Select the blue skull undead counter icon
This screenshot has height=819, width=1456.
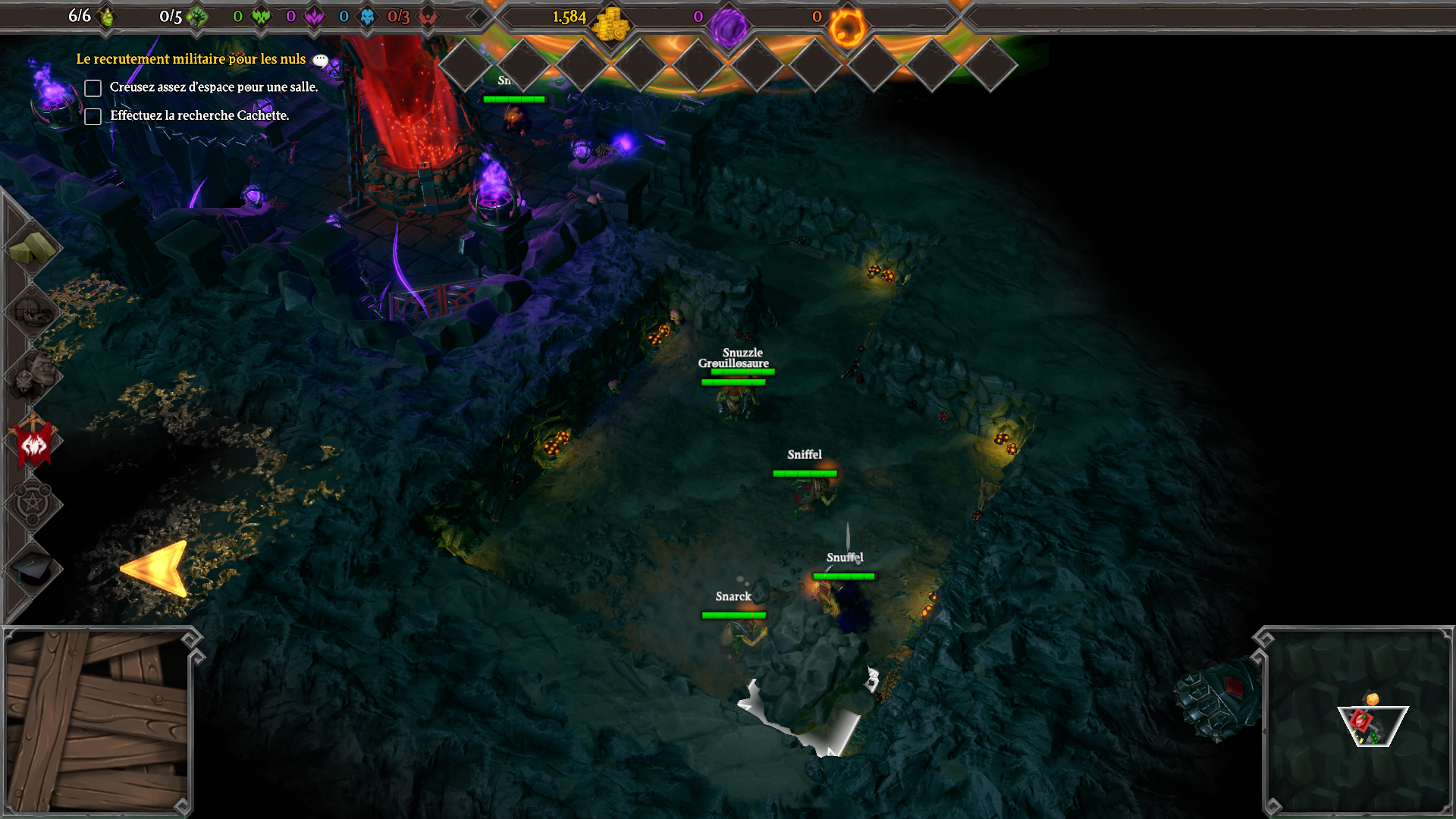367,17
